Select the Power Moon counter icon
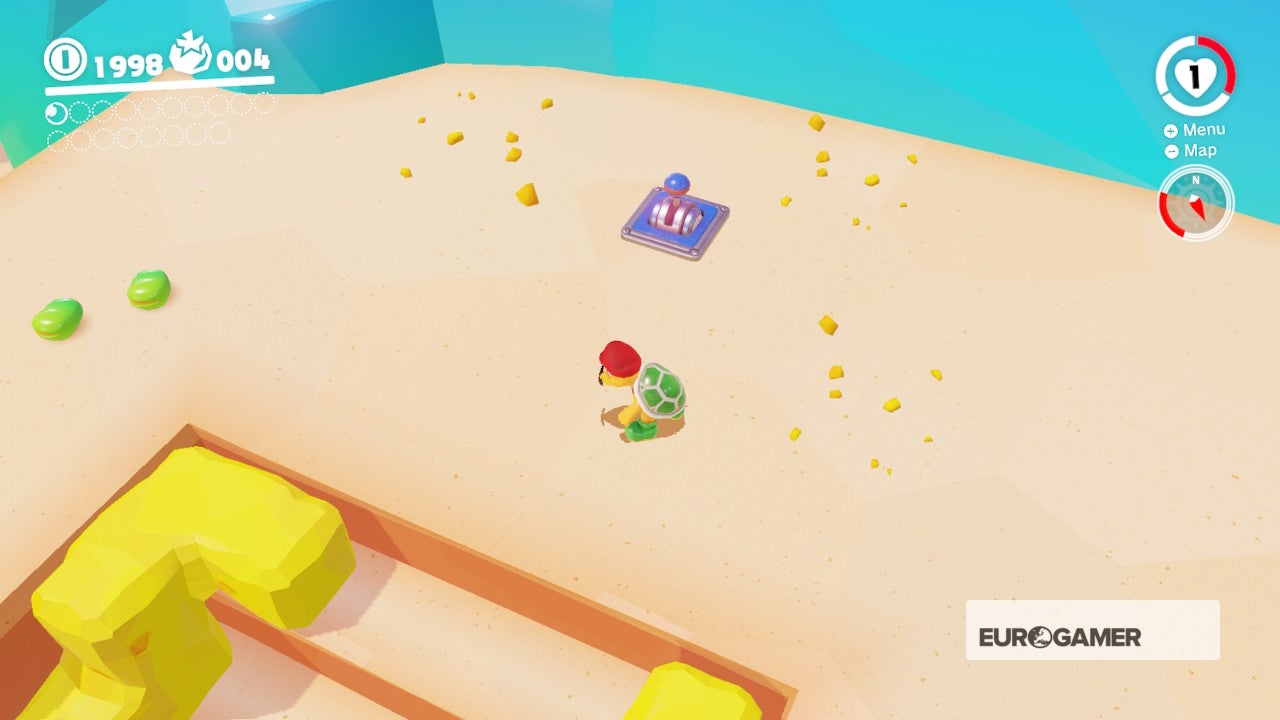Image resolution: width=1280 pixels, height=720 pixels. (x=190, y=53)
